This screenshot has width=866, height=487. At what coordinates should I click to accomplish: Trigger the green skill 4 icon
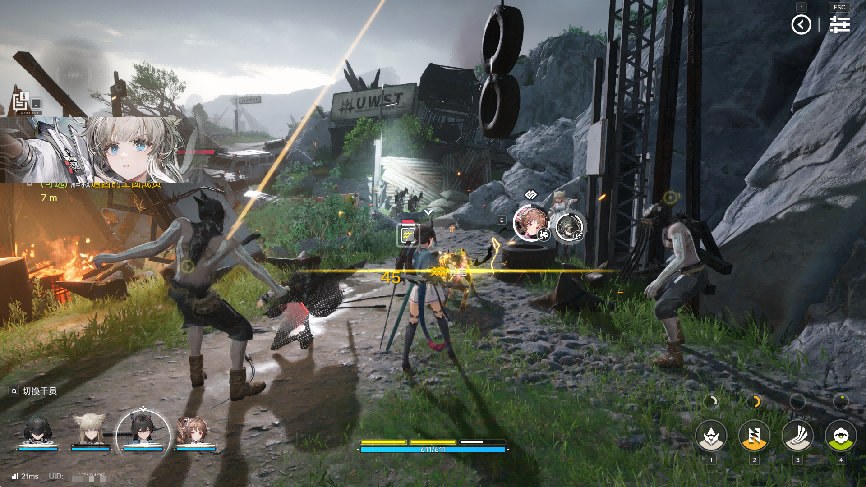coord(840,434)
